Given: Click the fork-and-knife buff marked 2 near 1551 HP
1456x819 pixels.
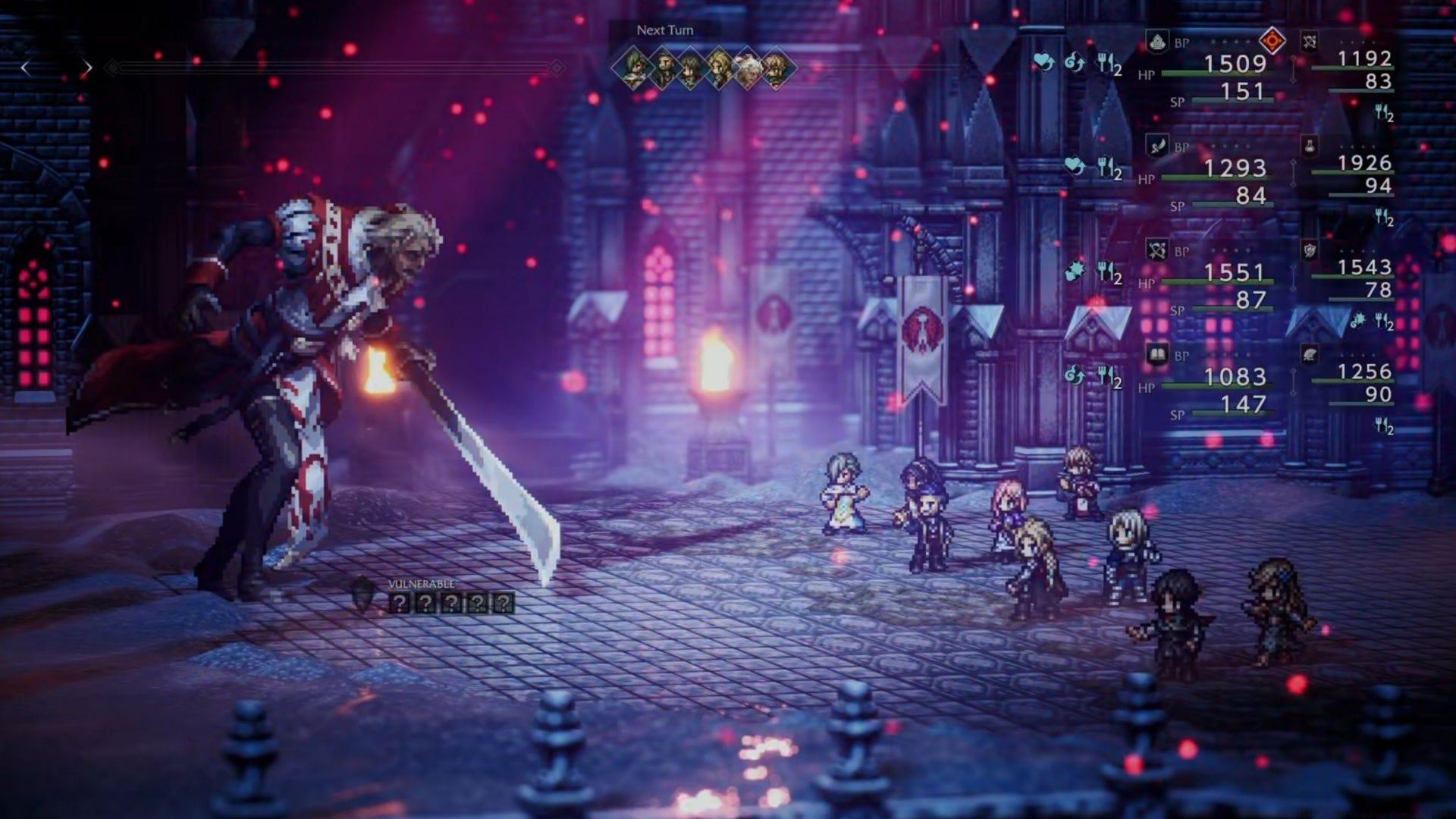Looking at the screenshot, I should click(1108, 273).
